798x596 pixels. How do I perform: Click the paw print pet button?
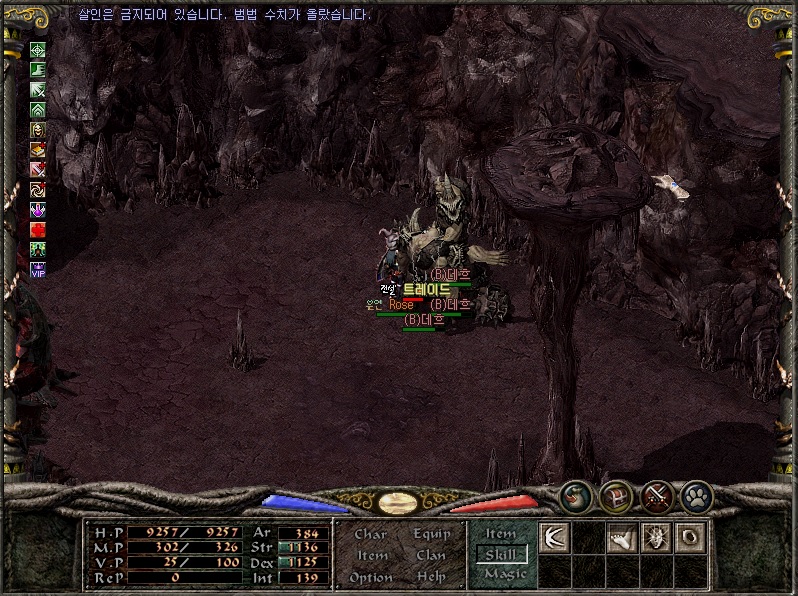click(697, 495)
